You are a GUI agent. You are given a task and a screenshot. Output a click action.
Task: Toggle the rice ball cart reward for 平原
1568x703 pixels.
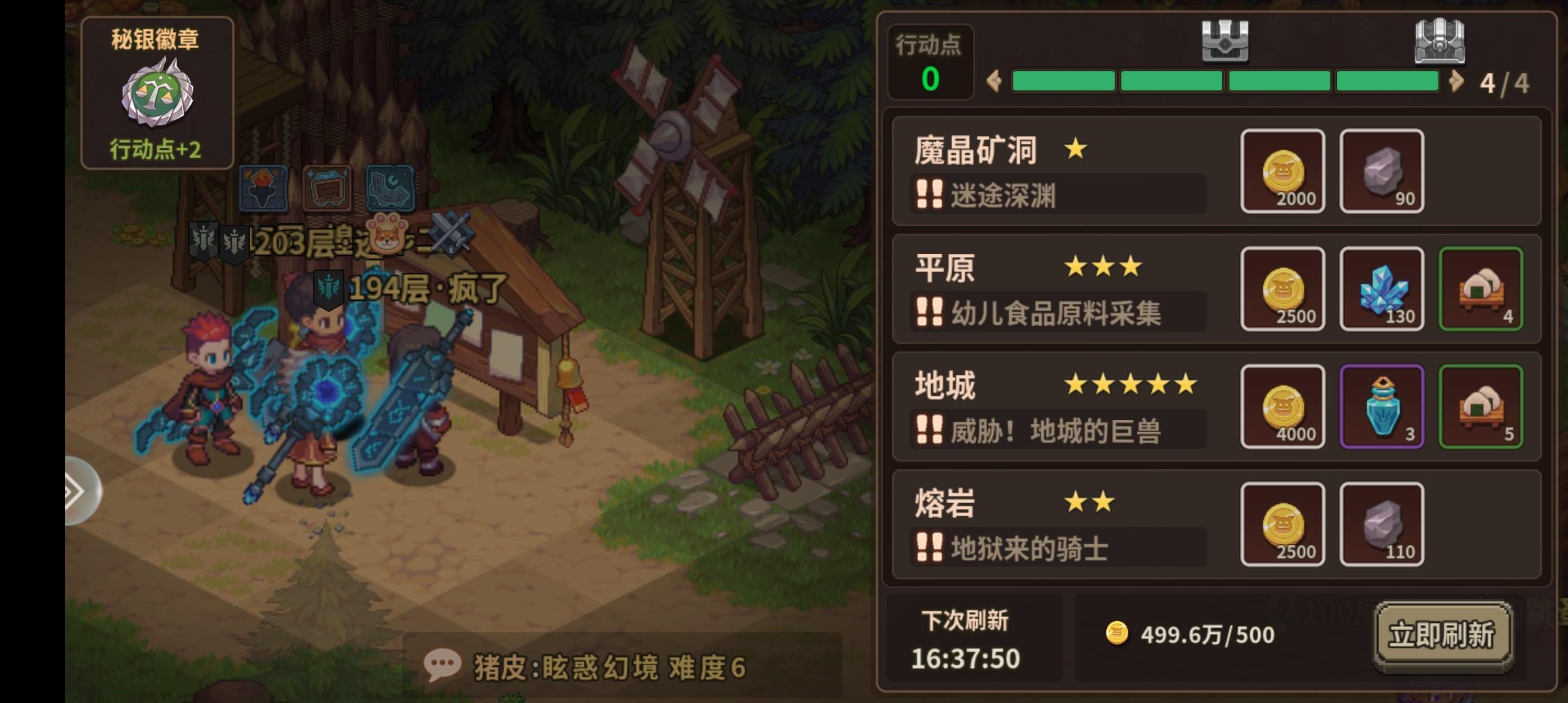tap(1481, 288)
